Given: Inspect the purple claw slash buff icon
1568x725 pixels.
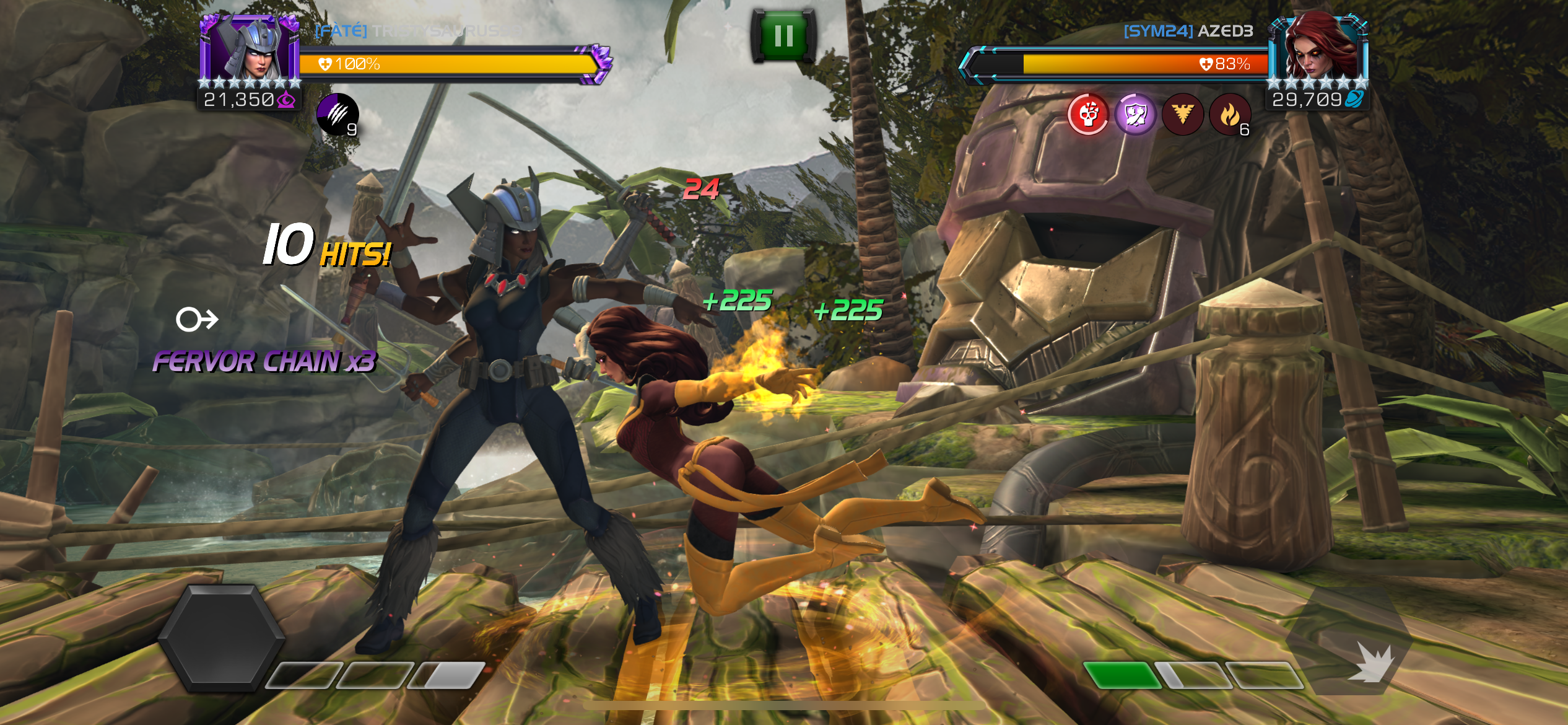Looking at the screenshot, I should click(x=338, y=114).
